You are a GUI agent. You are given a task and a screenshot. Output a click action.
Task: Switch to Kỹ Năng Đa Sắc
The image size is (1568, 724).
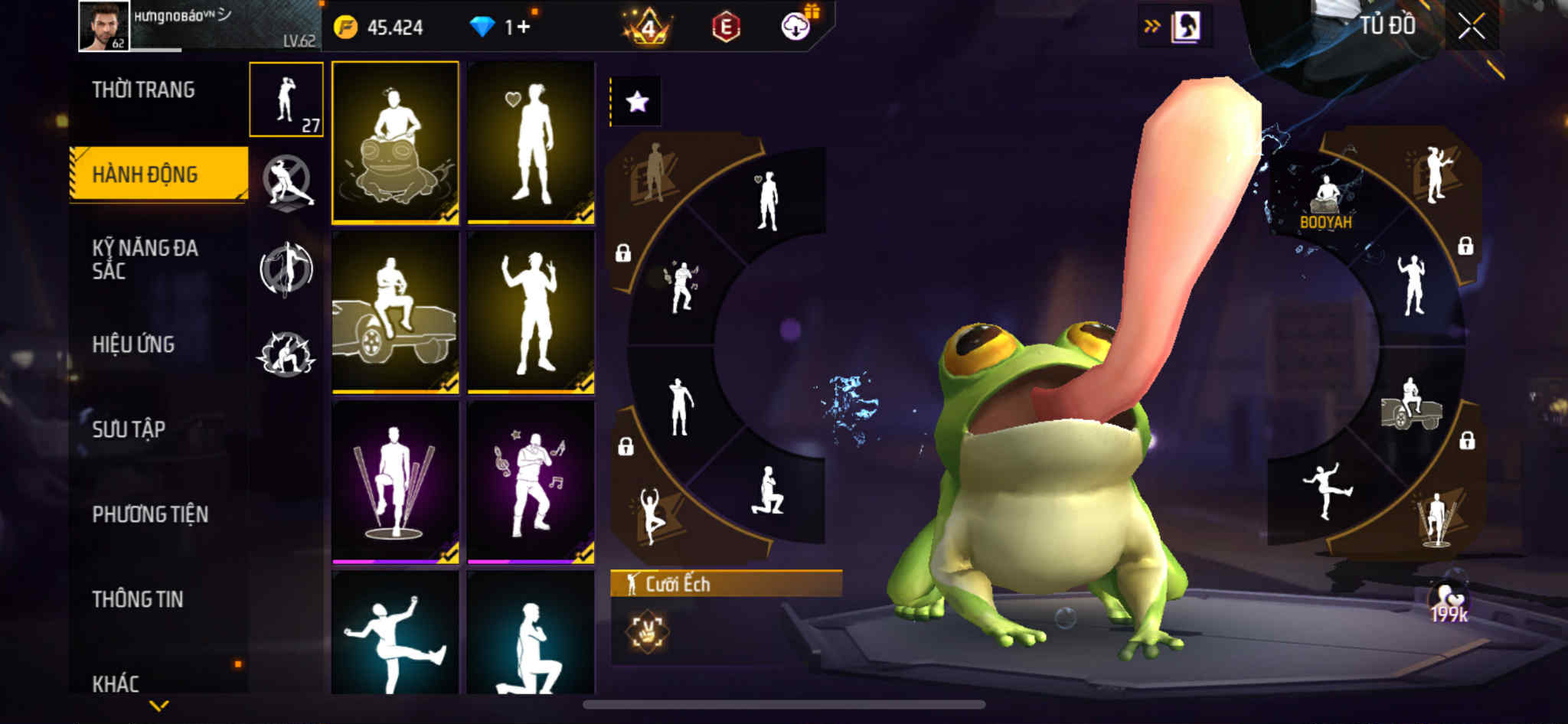(x=145, y=259)
